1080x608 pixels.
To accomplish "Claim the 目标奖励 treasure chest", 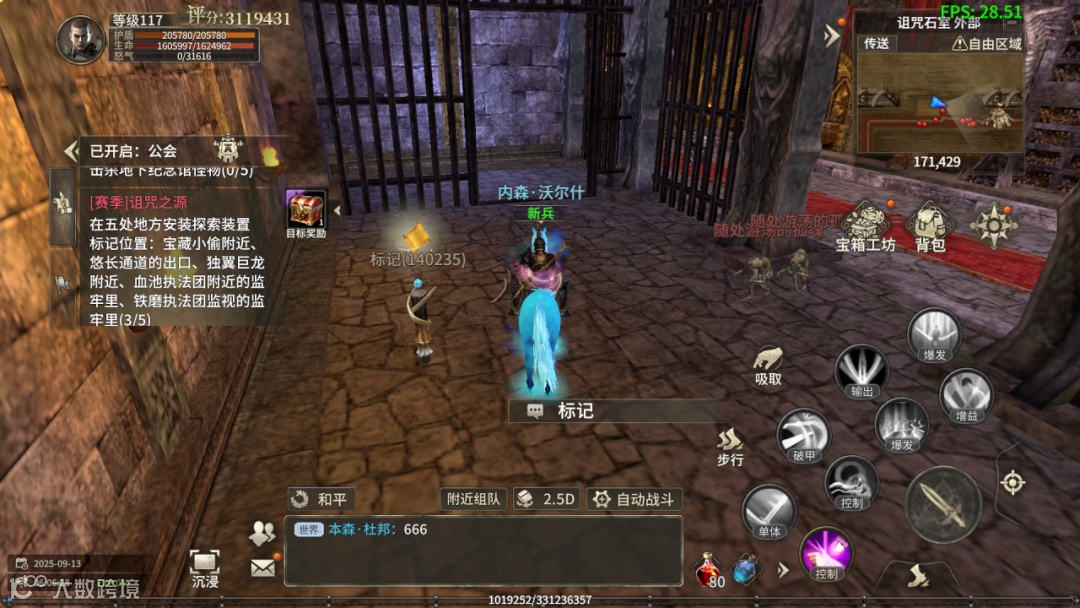I will point(306,210).
